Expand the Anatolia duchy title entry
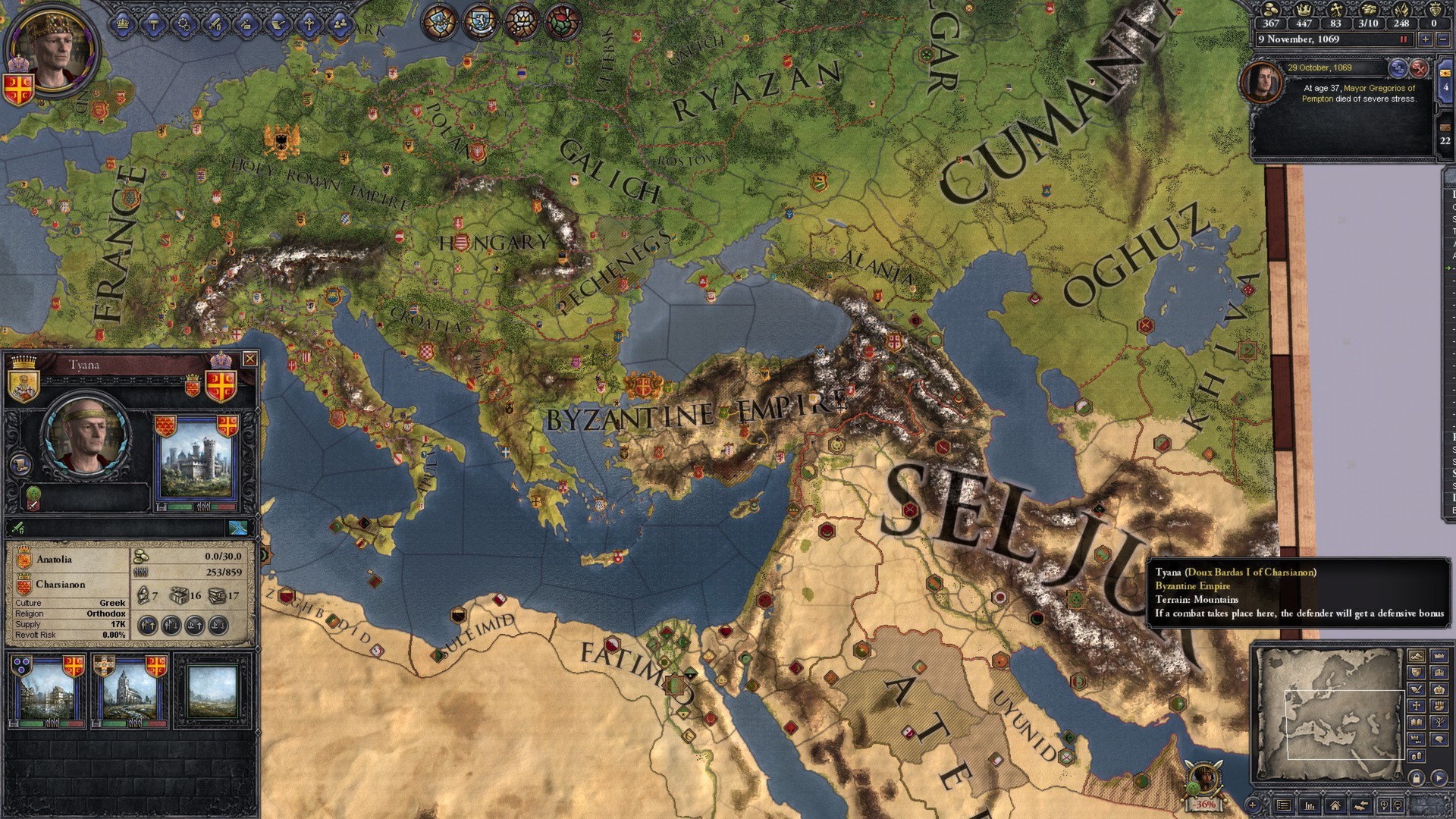1456x819 pixels. point(55,559)
